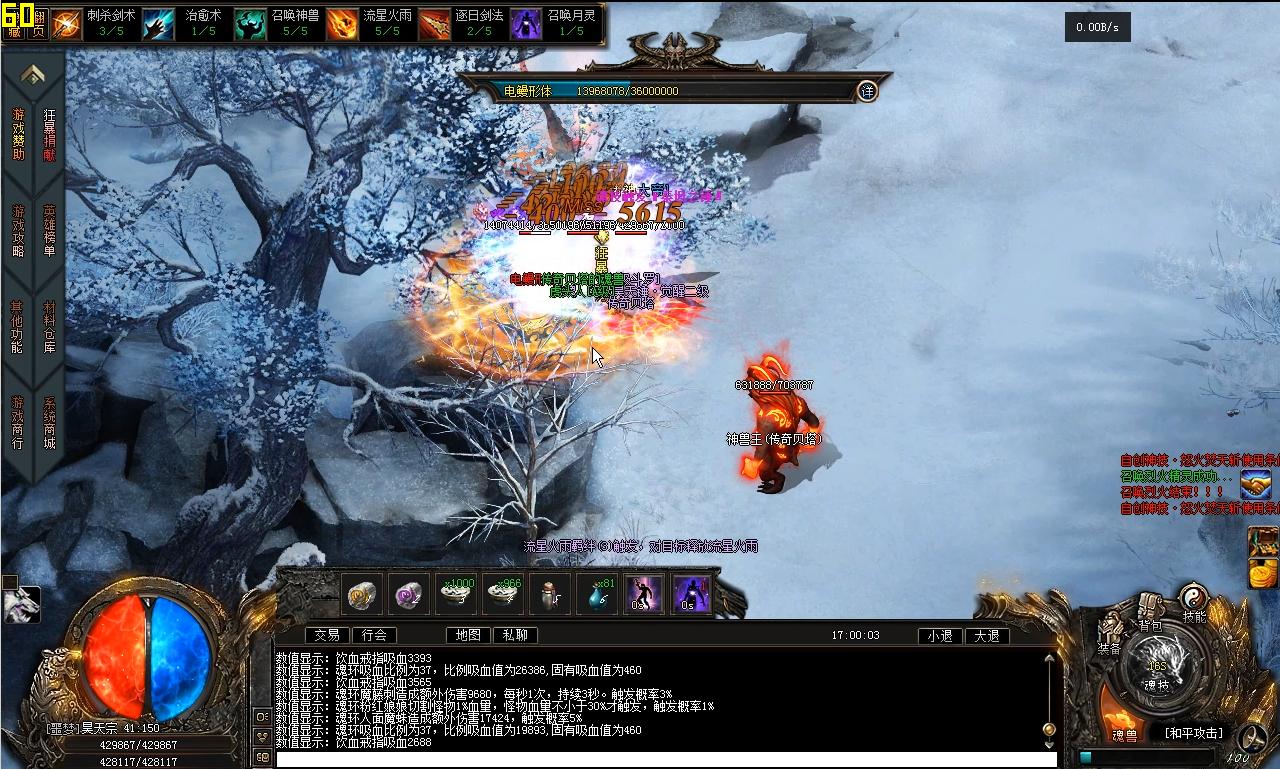Click the handshake icon on the right
Screen dimensions: 1280x769
click(1256, 485)
